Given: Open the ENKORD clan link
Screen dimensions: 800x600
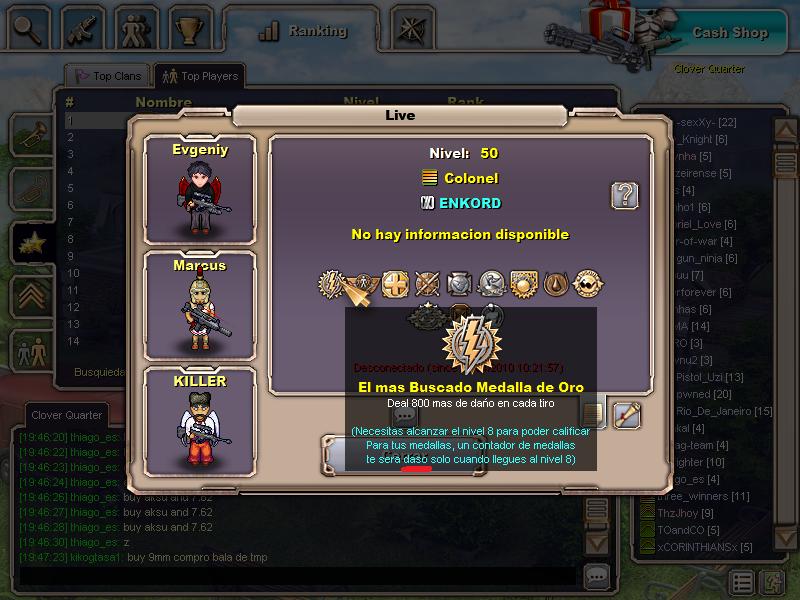Looking at the screenshot, I should tap(469, 203).
